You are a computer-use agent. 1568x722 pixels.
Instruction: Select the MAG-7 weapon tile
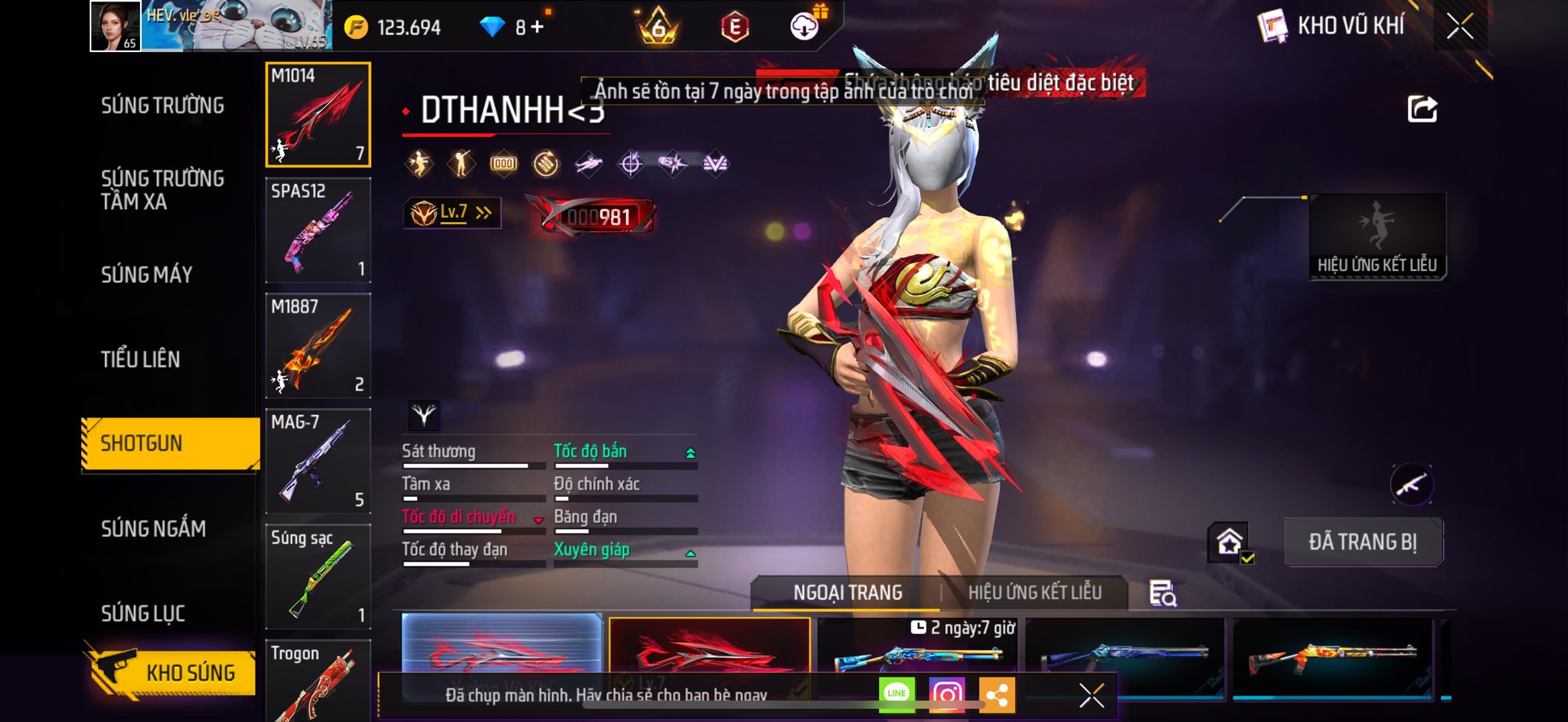coord(318,462)
